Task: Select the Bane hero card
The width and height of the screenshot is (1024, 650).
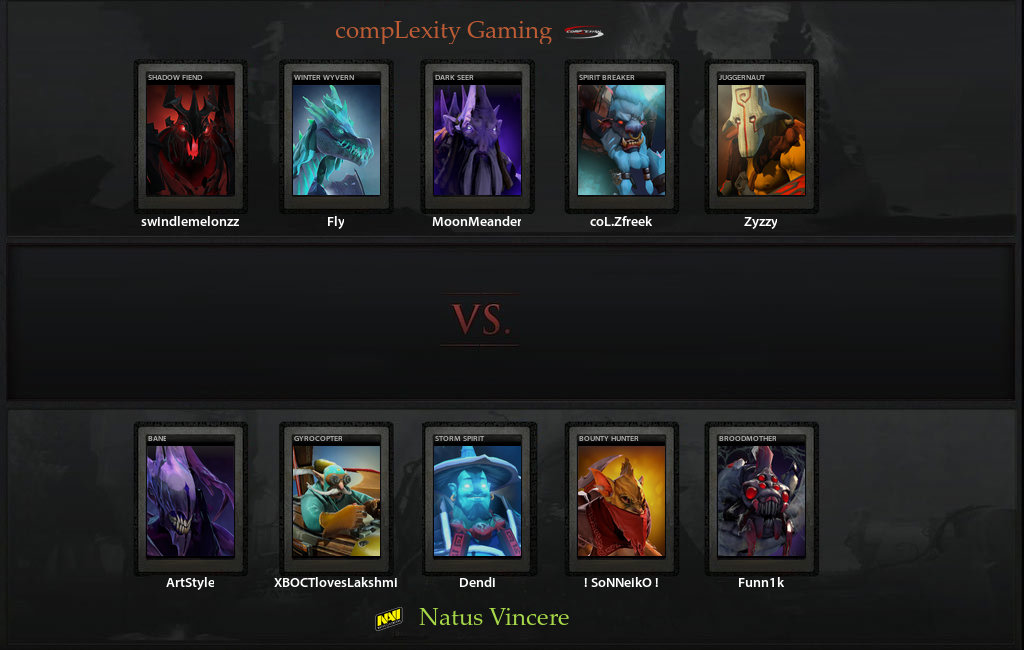Action: [190, 498]
